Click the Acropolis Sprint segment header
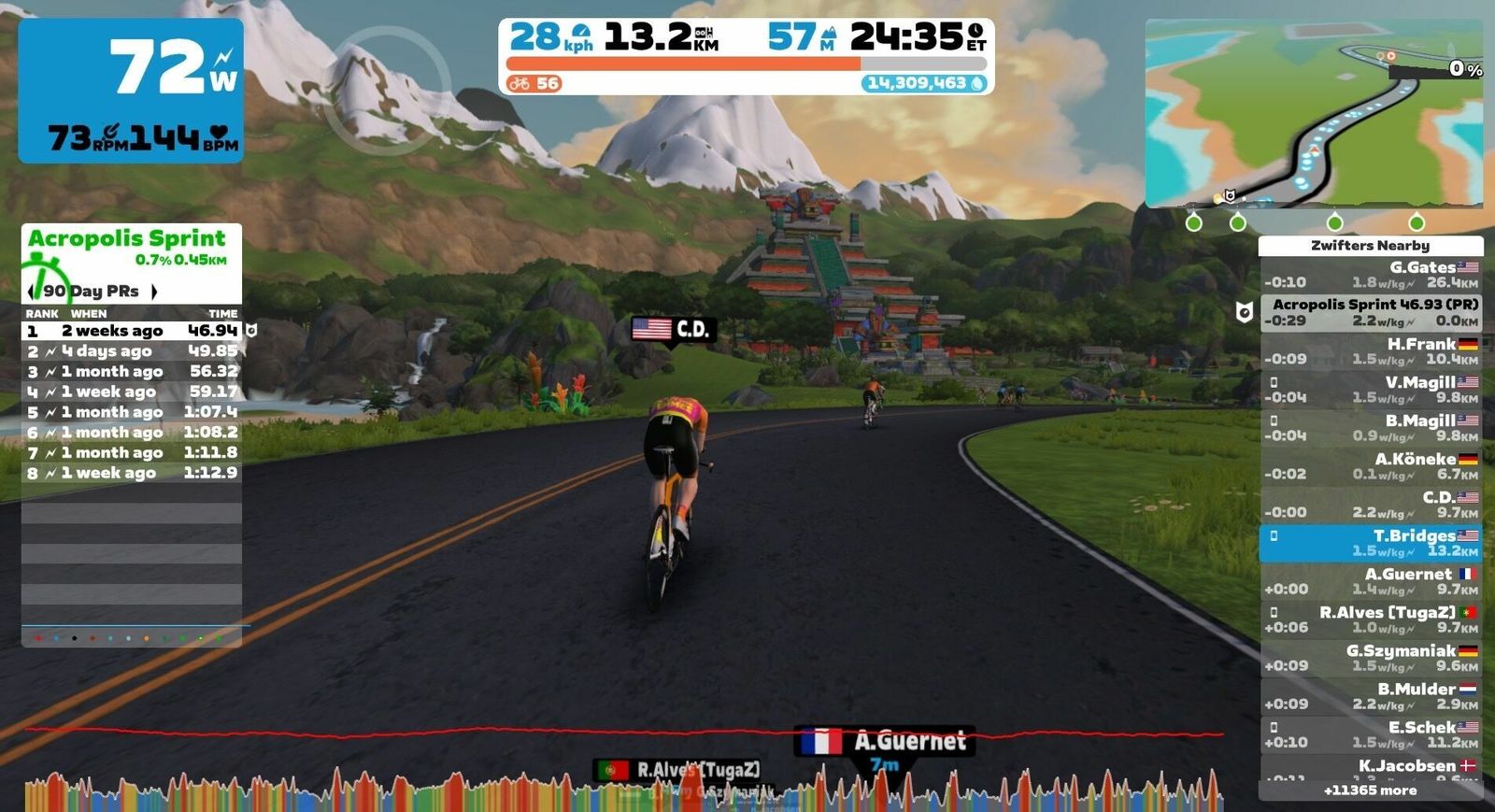Screen dimensions: 1495x812 (x=127, y=239)
